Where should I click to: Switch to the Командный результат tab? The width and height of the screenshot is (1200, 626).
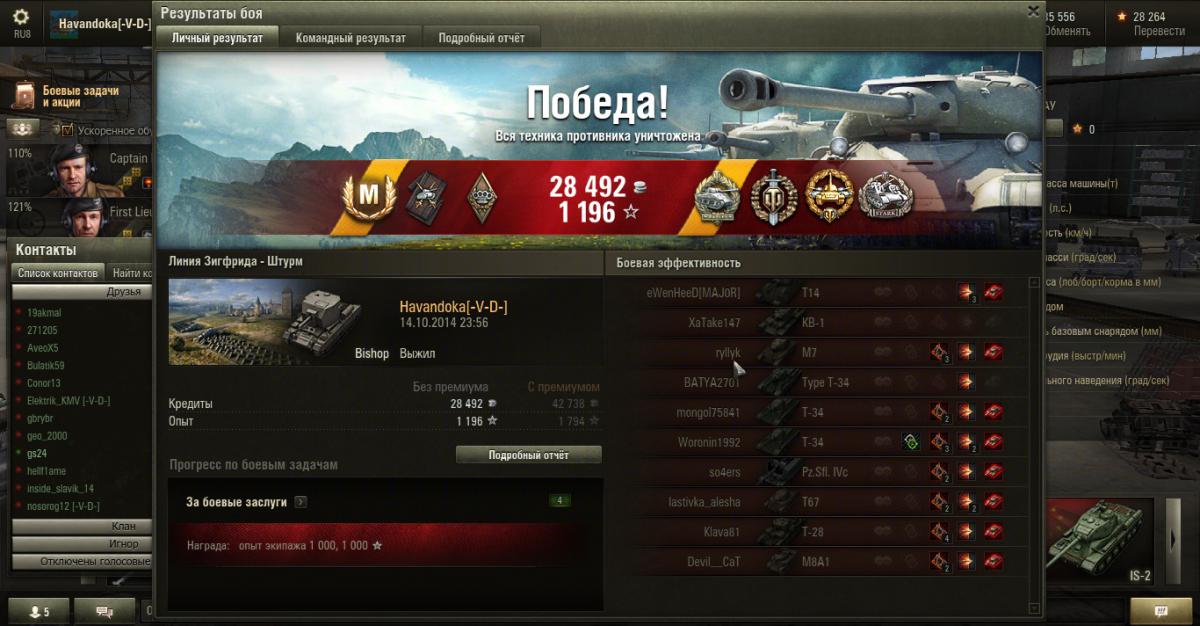[x=350, y=38]
